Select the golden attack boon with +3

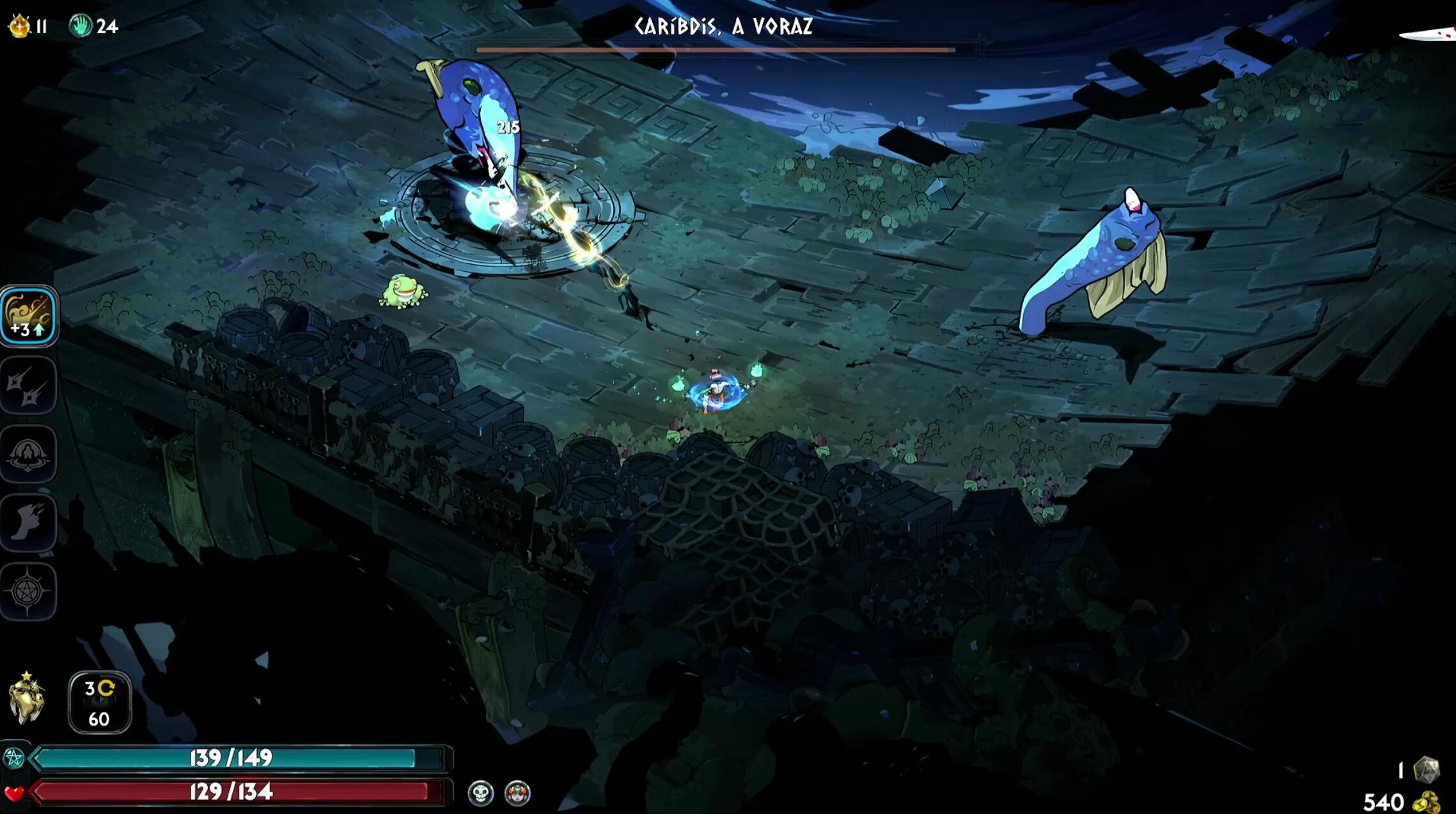[x=28, y=316]
